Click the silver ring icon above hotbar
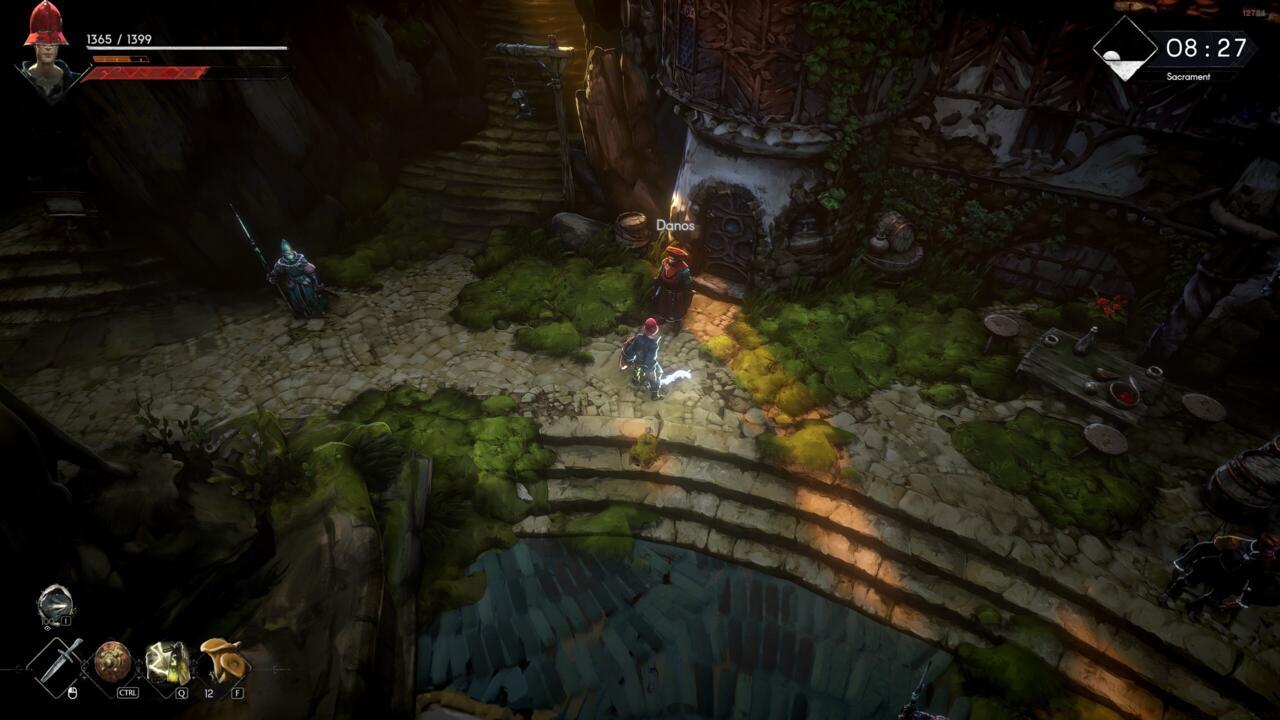This screenshot has width=1280, height=720. pyautogui.click(x=55, y=604)
